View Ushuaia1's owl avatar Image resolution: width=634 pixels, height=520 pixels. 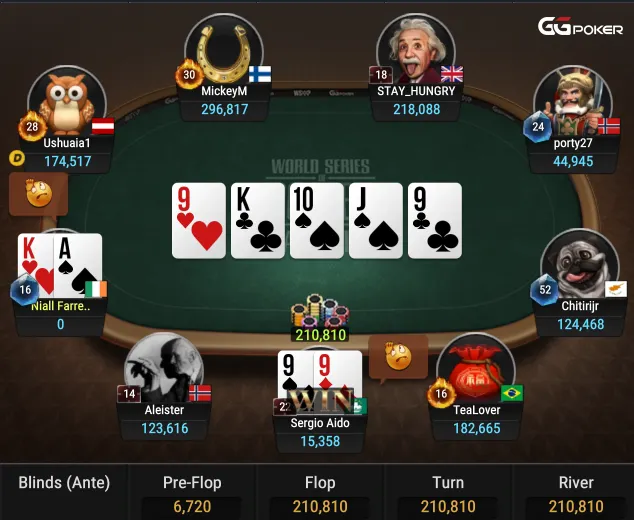(67, 102)
